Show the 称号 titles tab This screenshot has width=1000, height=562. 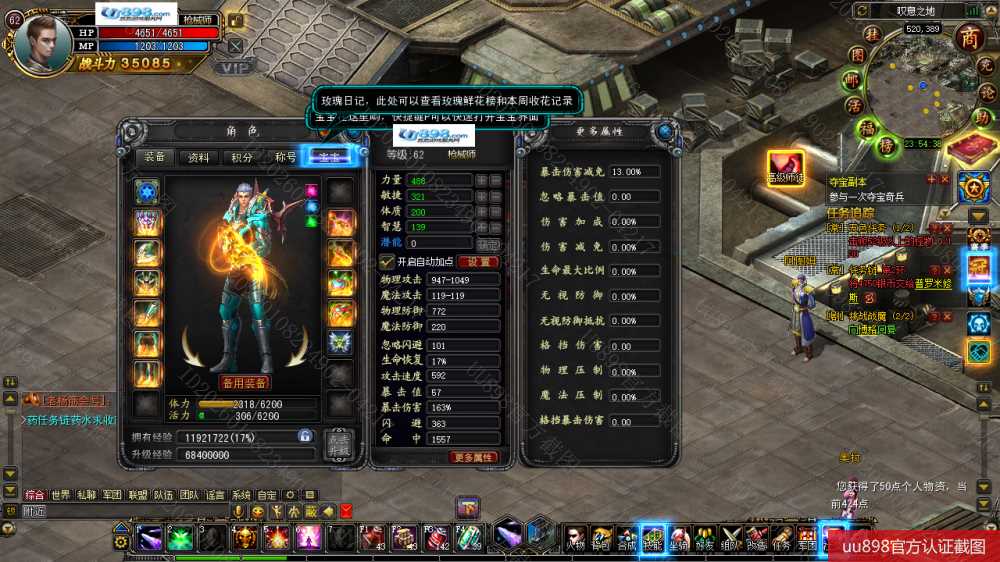[x=285, y=157]
